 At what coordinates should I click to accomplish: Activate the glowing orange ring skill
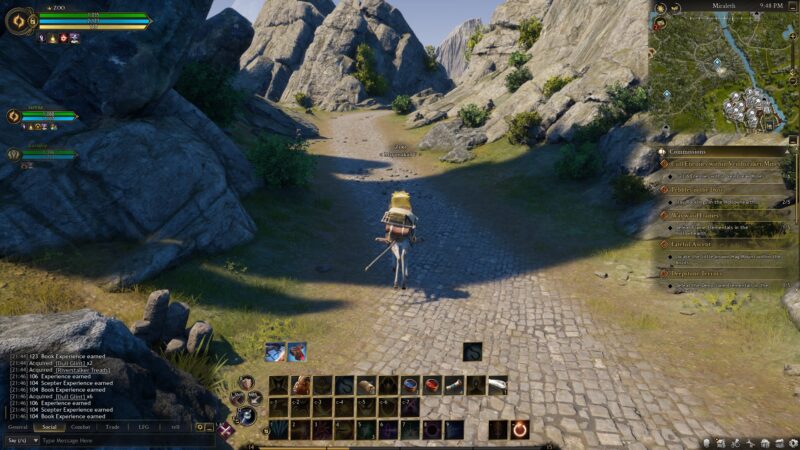pyautogui.click(x=520, y=429)
